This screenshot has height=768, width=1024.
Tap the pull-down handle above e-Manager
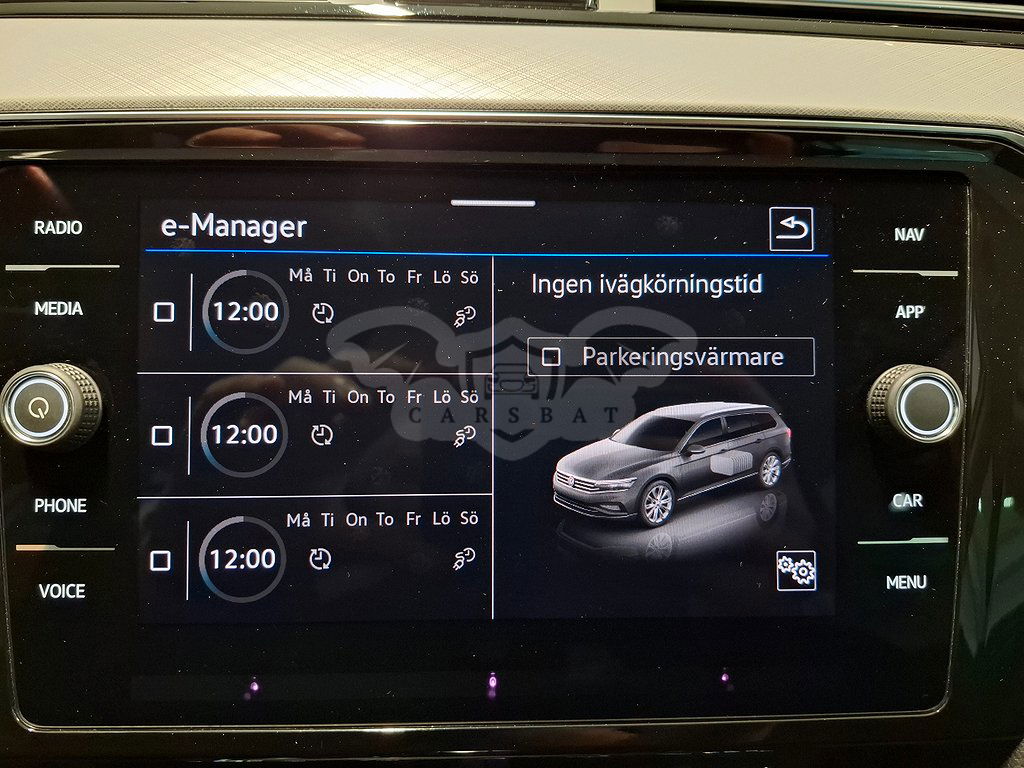[492, 204]
